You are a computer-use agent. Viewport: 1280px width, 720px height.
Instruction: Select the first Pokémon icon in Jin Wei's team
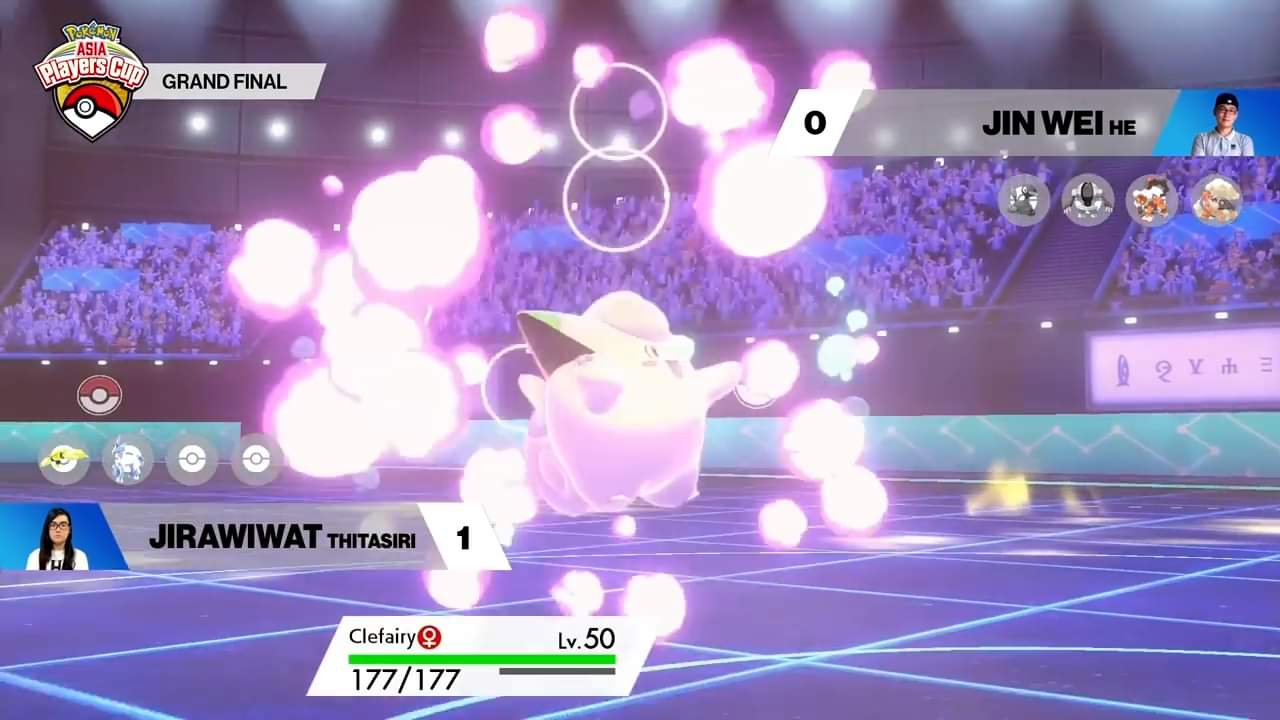pos(1023,201)
